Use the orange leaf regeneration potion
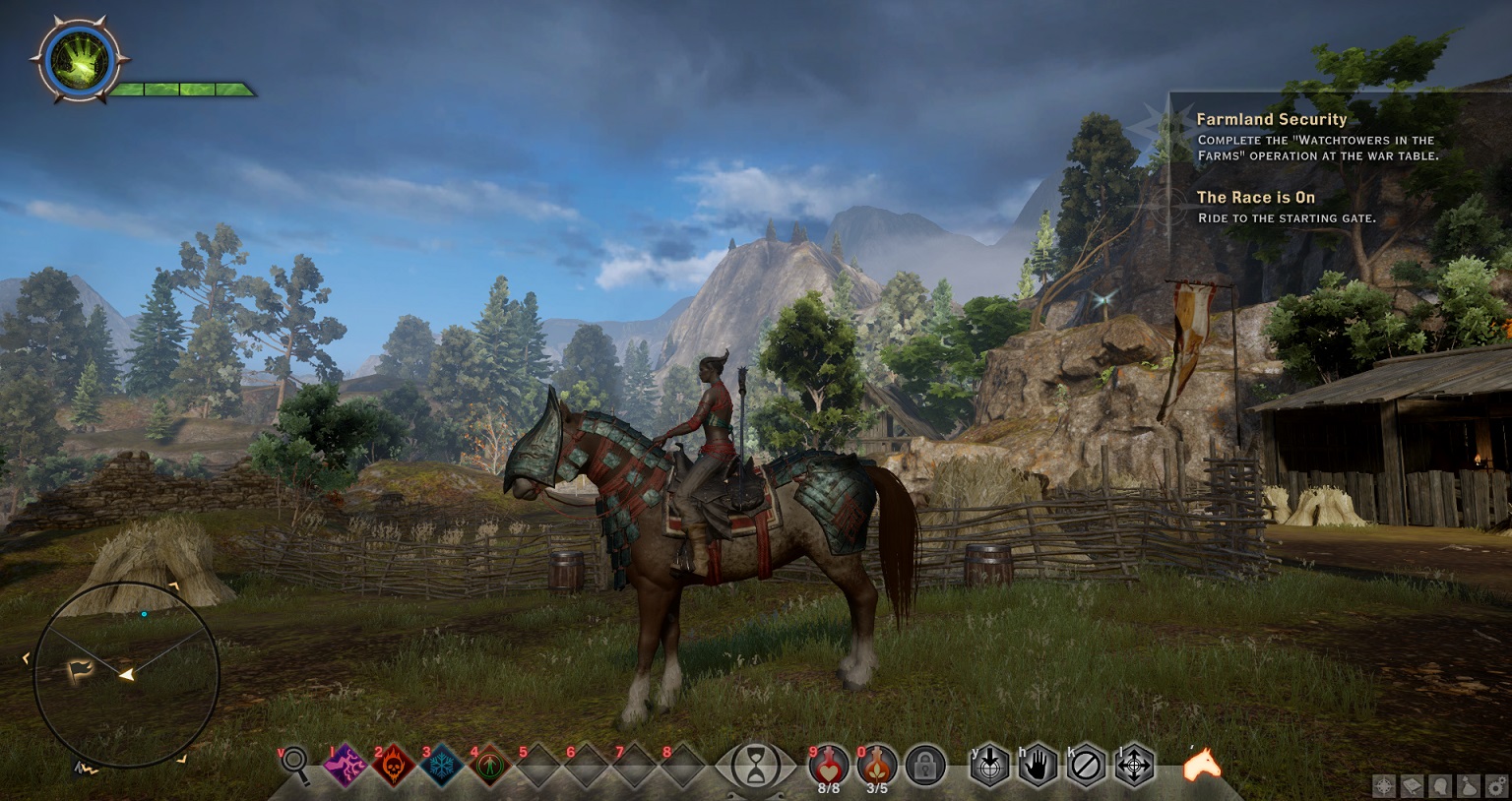The height and width of the screenshot is (801, 1512). [x=876, y=764]
